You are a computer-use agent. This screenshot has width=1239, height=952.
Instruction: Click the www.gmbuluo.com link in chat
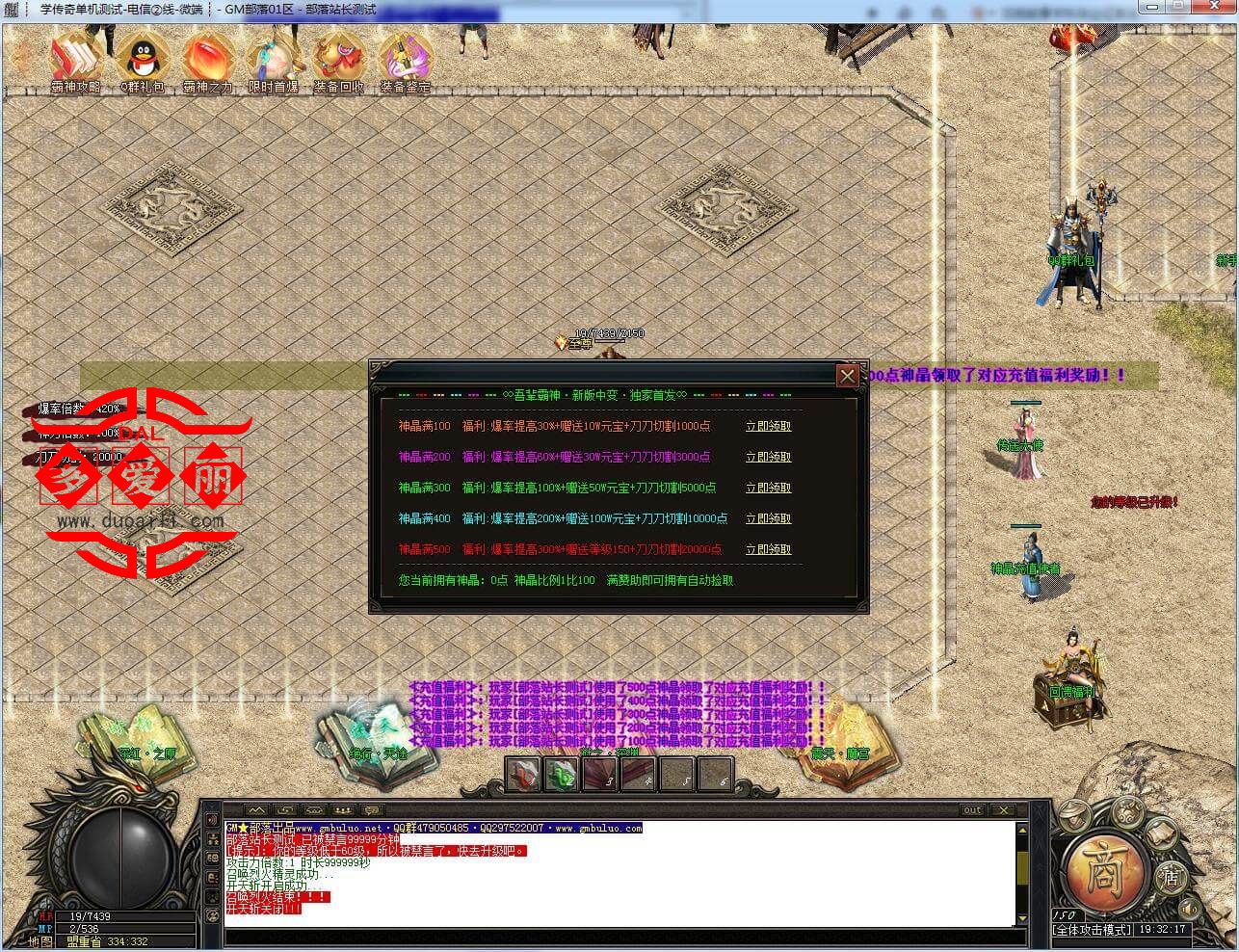tap(600, 829)
